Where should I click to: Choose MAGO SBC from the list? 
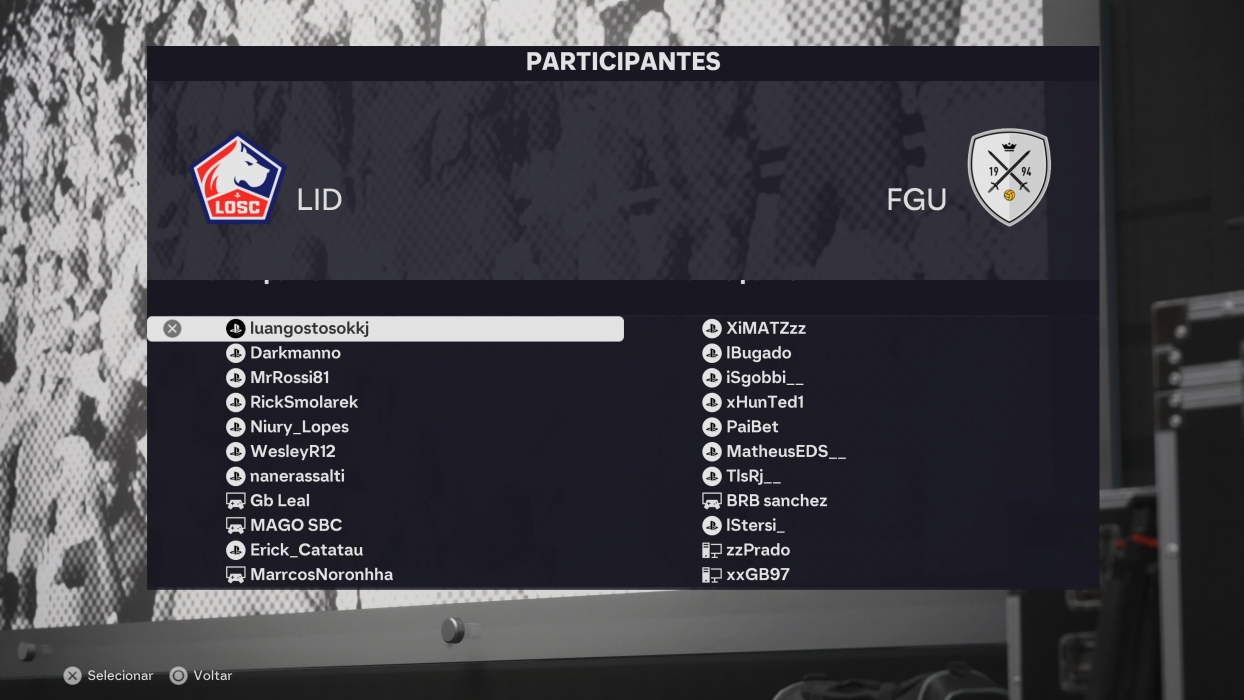point(295,525)
